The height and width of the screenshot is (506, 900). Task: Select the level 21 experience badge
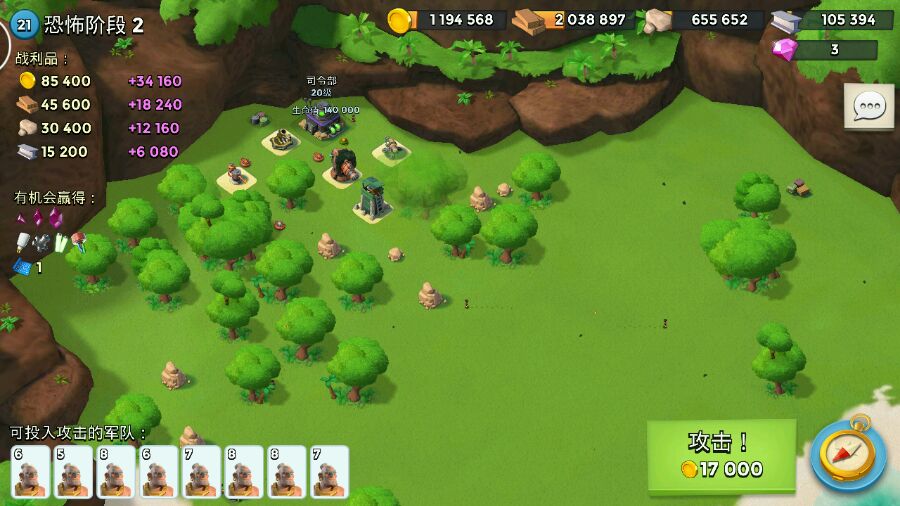[x=25, y=25]
